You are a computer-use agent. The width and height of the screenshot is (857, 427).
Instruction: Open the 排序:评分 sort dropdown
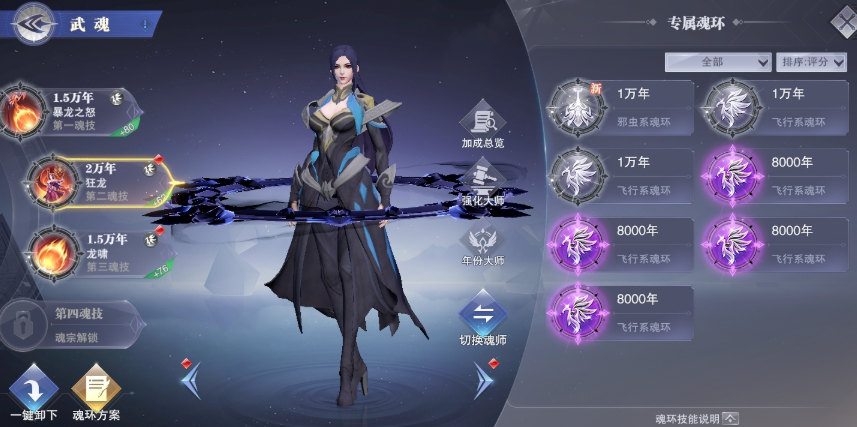(x=809, y=62)
